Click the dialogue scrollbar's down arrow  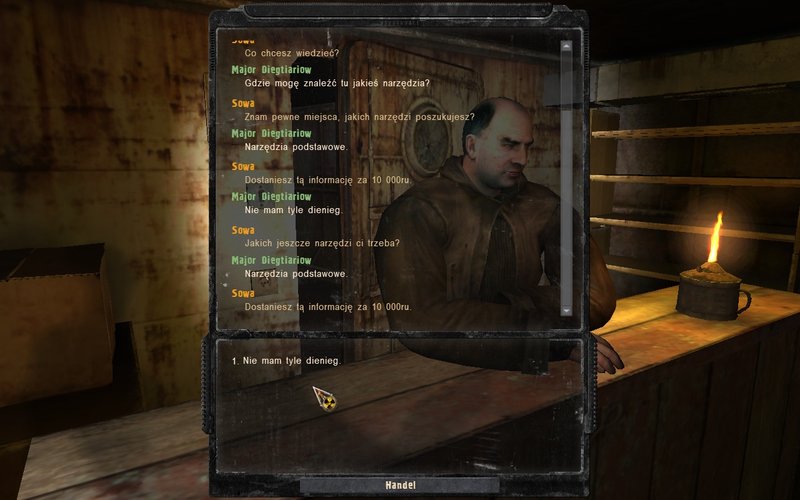point(566,311)
